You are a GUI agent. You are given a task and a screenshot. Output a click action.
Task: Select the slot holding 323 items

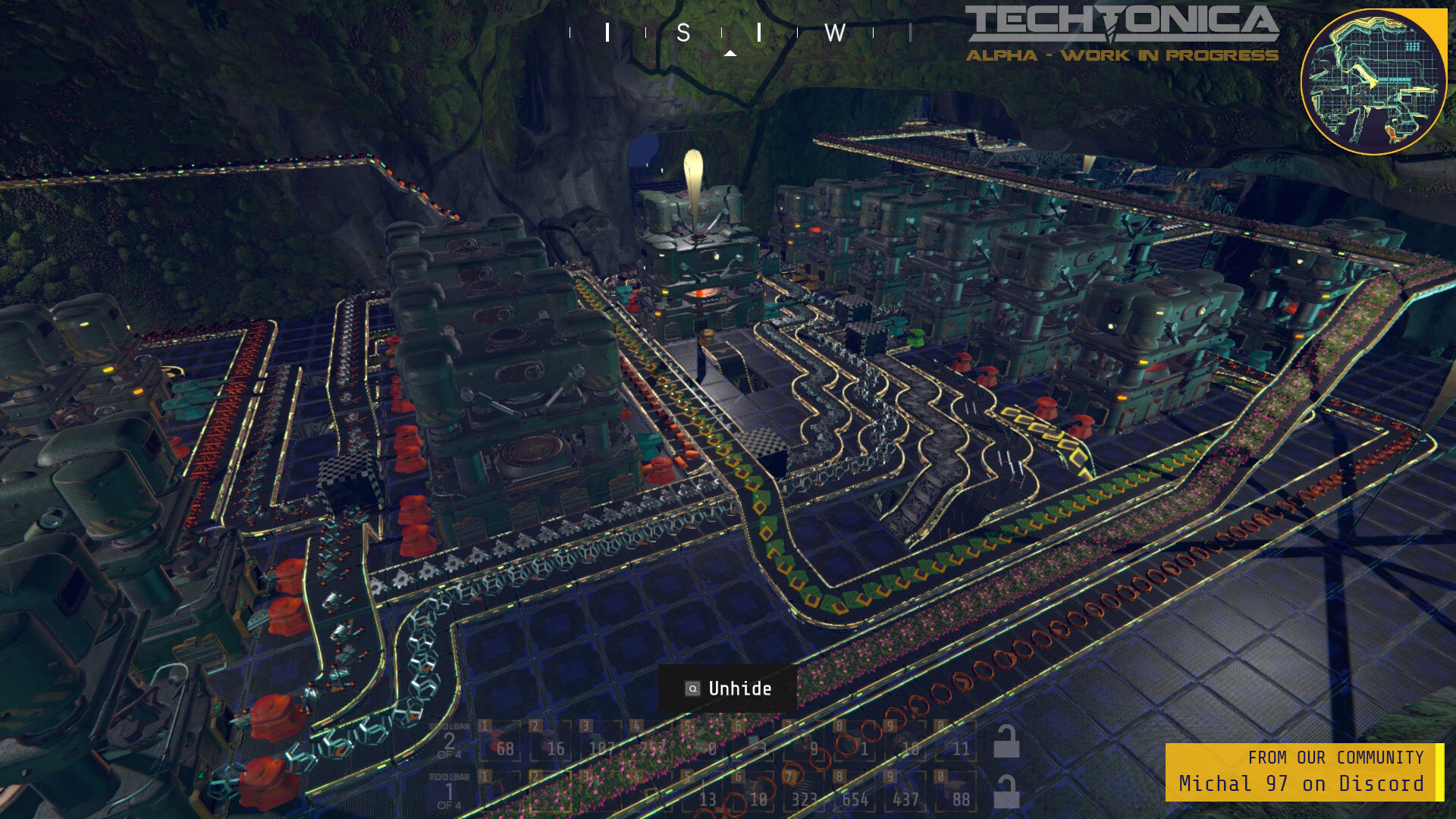coord(804,796)
